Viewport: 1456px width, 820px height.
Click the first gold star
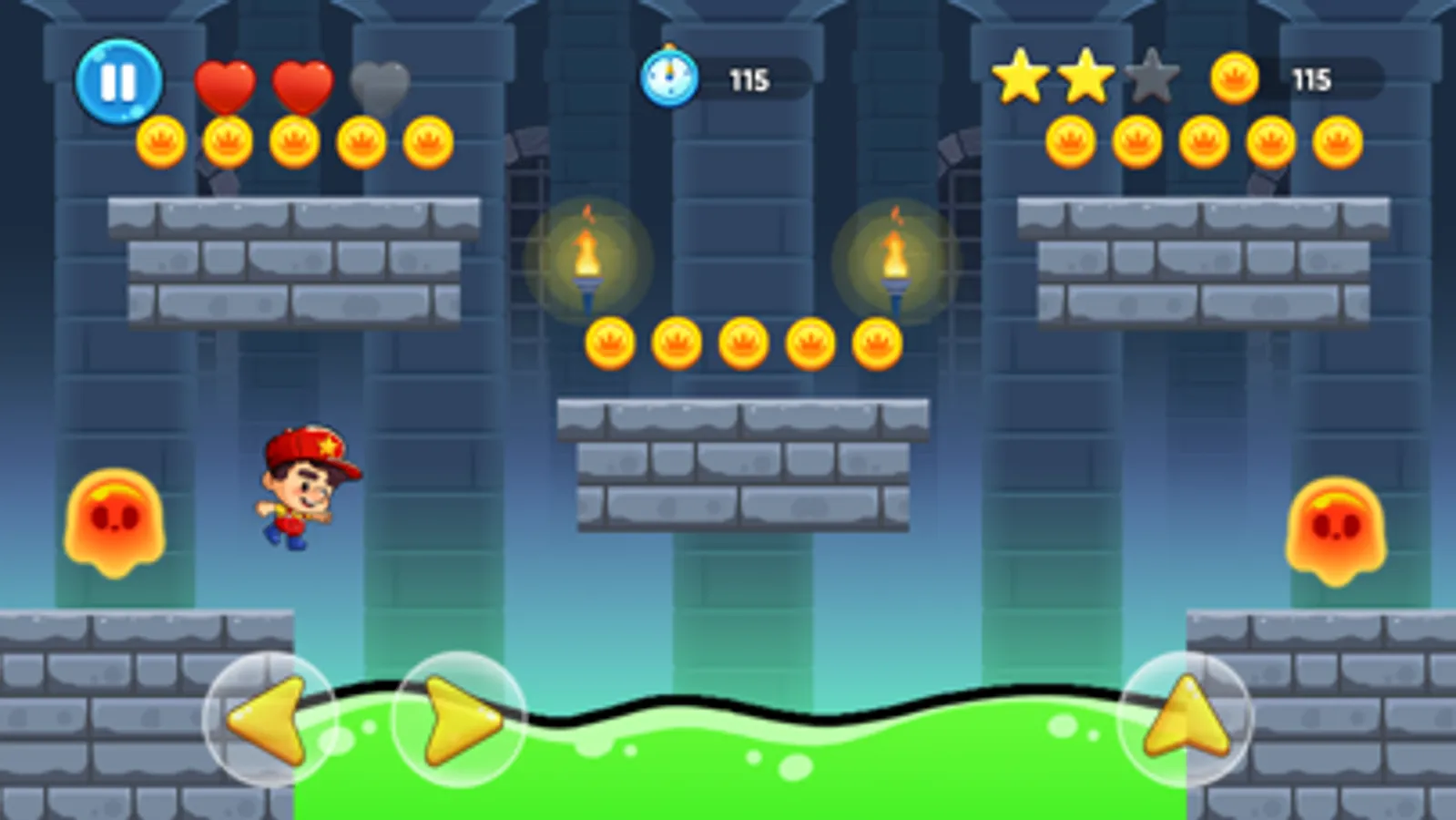coord(1020,77)
